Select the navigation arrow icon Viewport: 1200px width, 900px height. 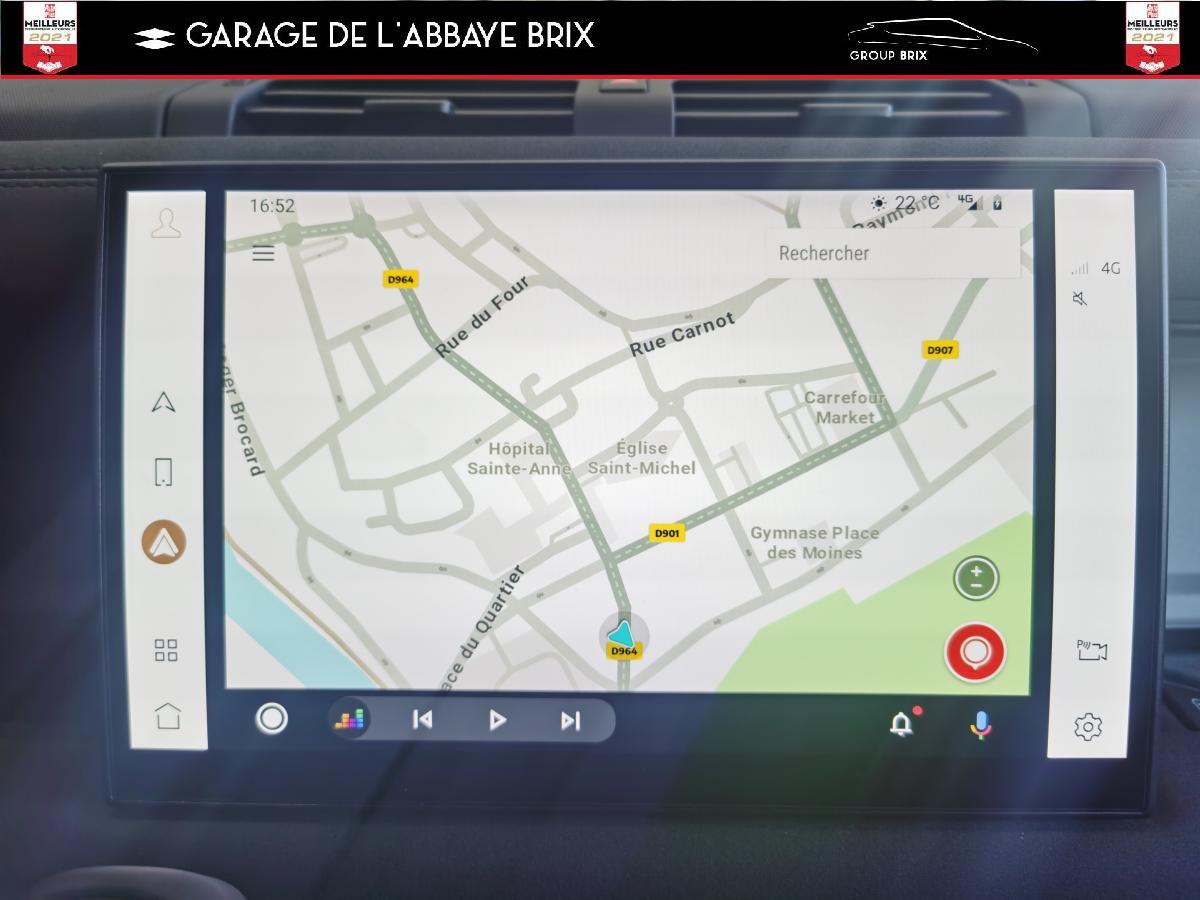click(x=164, y=402)
